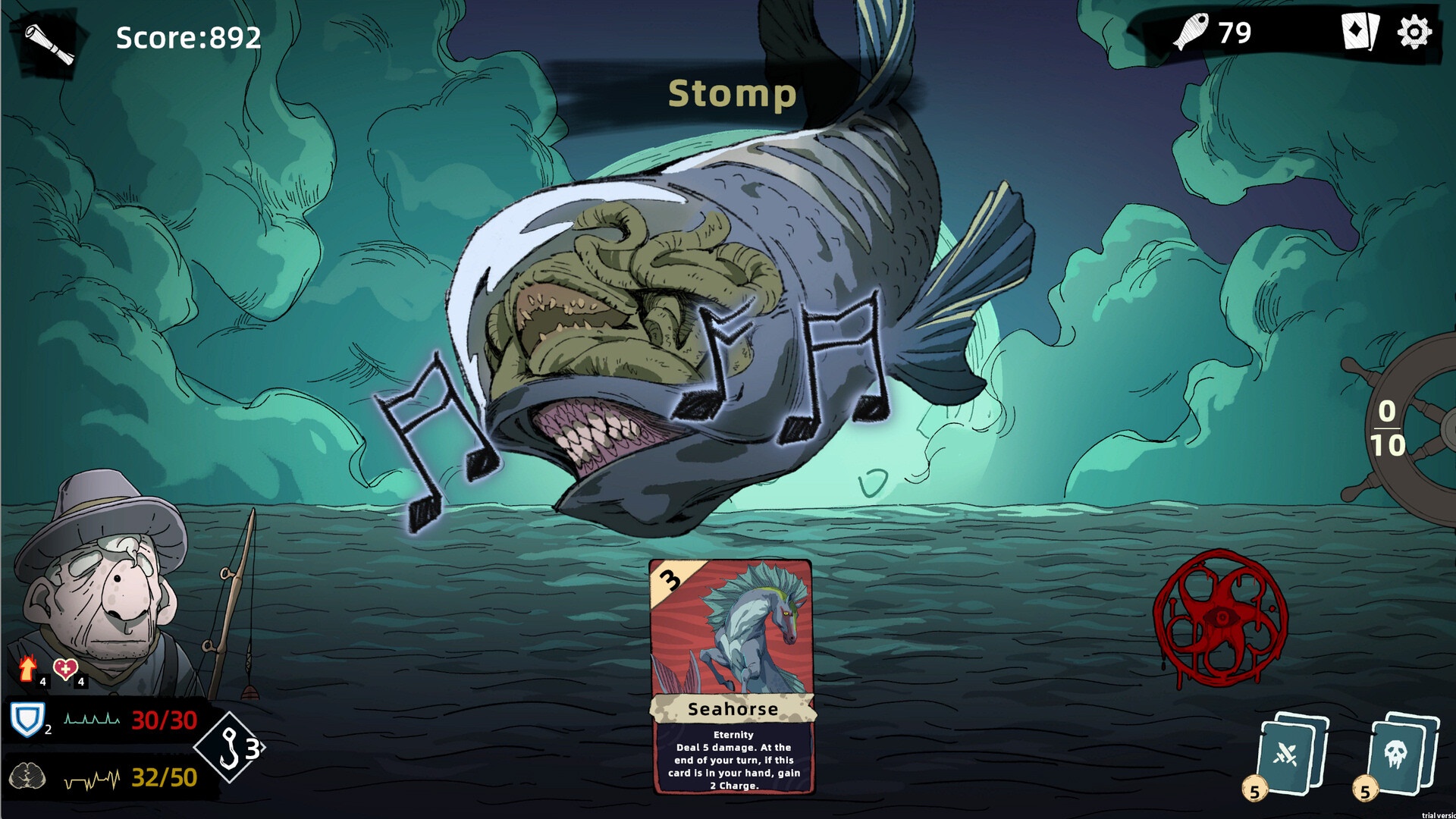
Task: Play the Seahorse card
Action: tap(732, 676)
